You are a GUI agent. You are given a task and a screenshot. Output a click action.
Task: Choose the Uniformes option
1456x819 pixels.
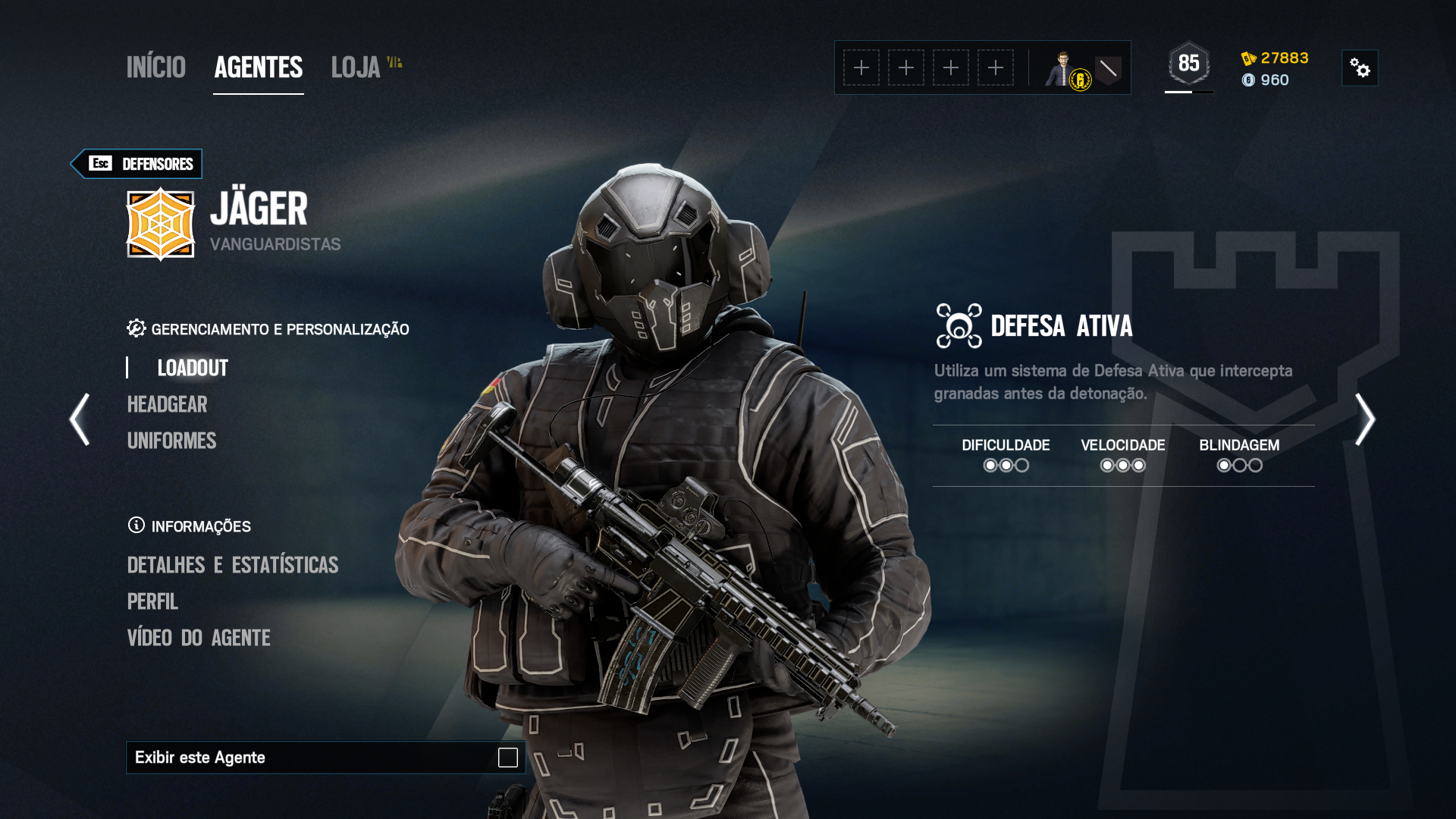point(172,441)
